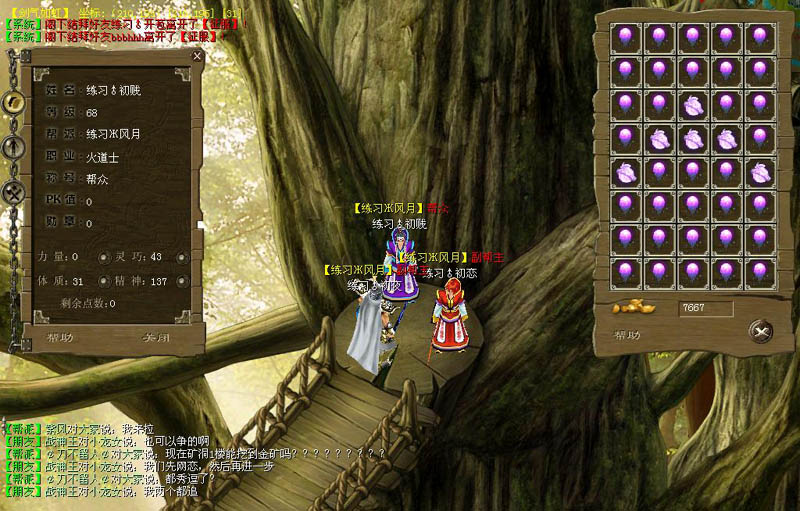Close the inventory bag with X button
Screen dimensions: 800x511
[760, 331]
